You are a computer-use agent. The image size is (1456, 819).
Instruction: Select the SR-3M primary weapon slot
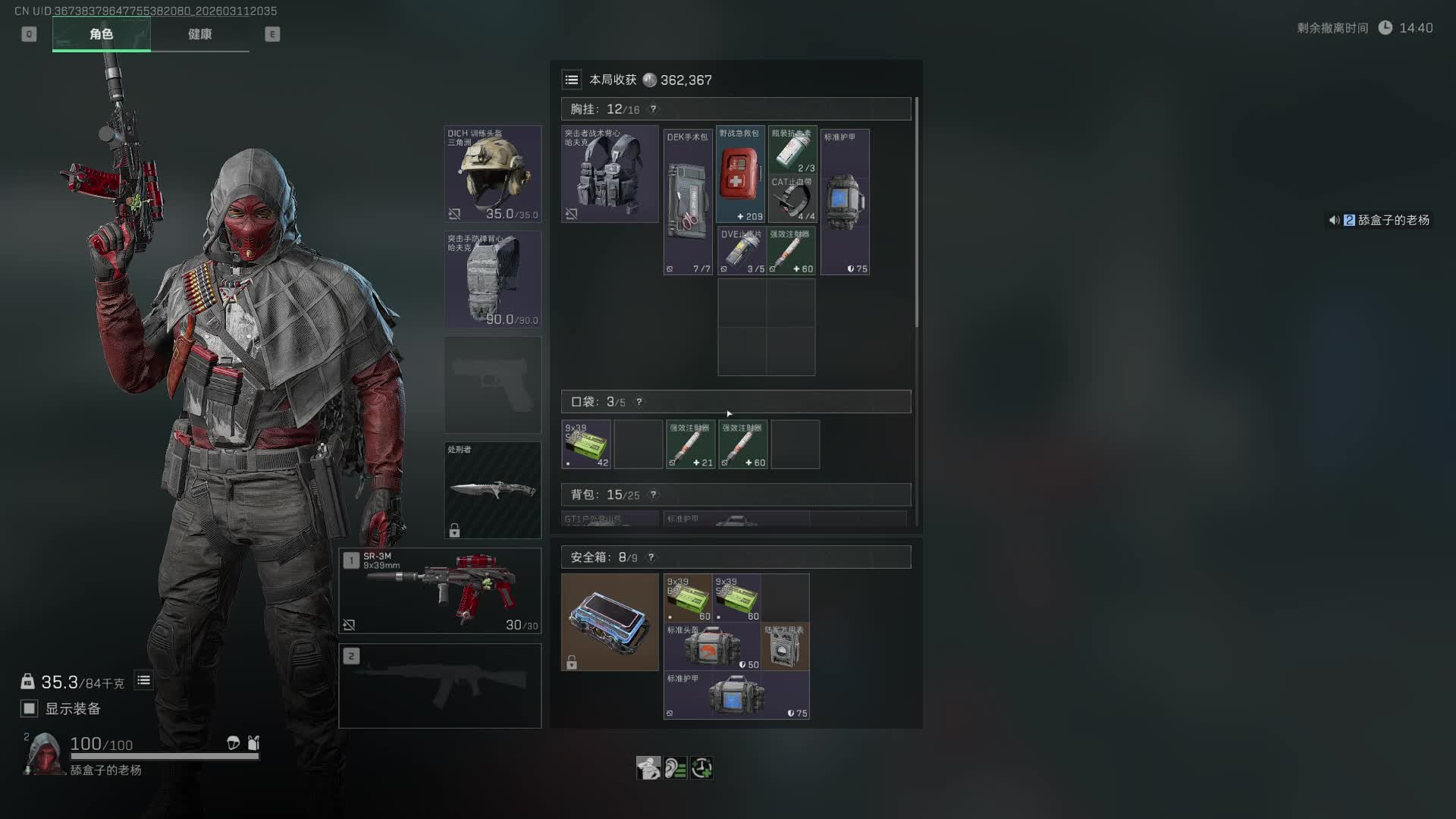click(440, 591)
